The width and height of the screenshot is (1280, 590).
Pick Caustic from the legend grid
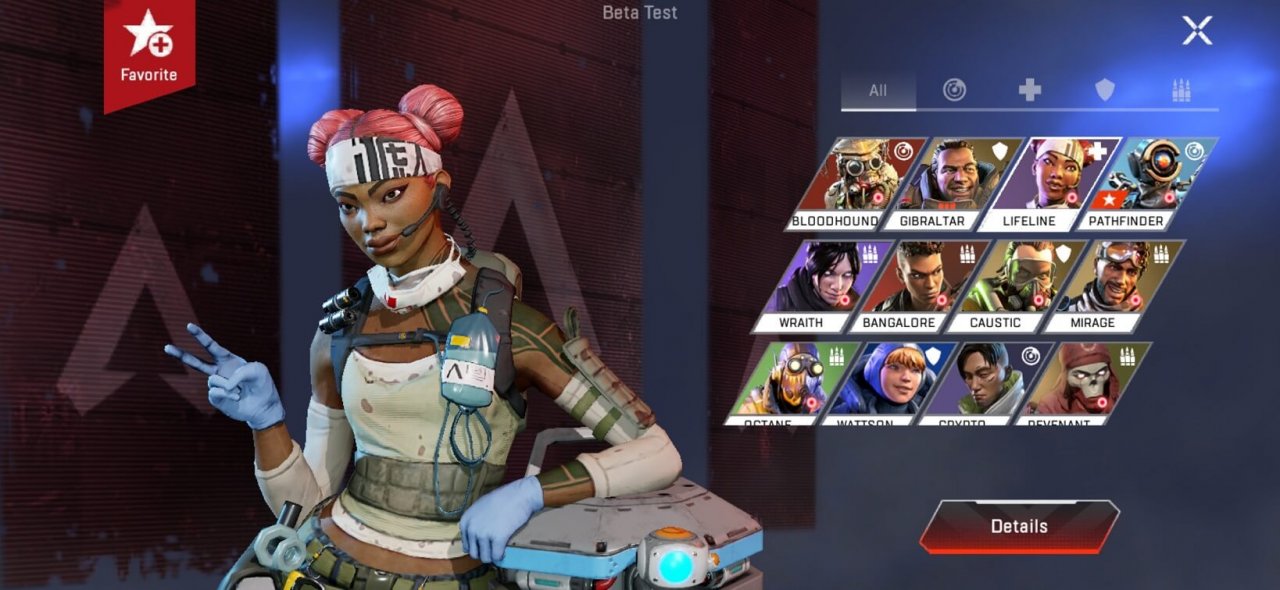coord(1009,286)
